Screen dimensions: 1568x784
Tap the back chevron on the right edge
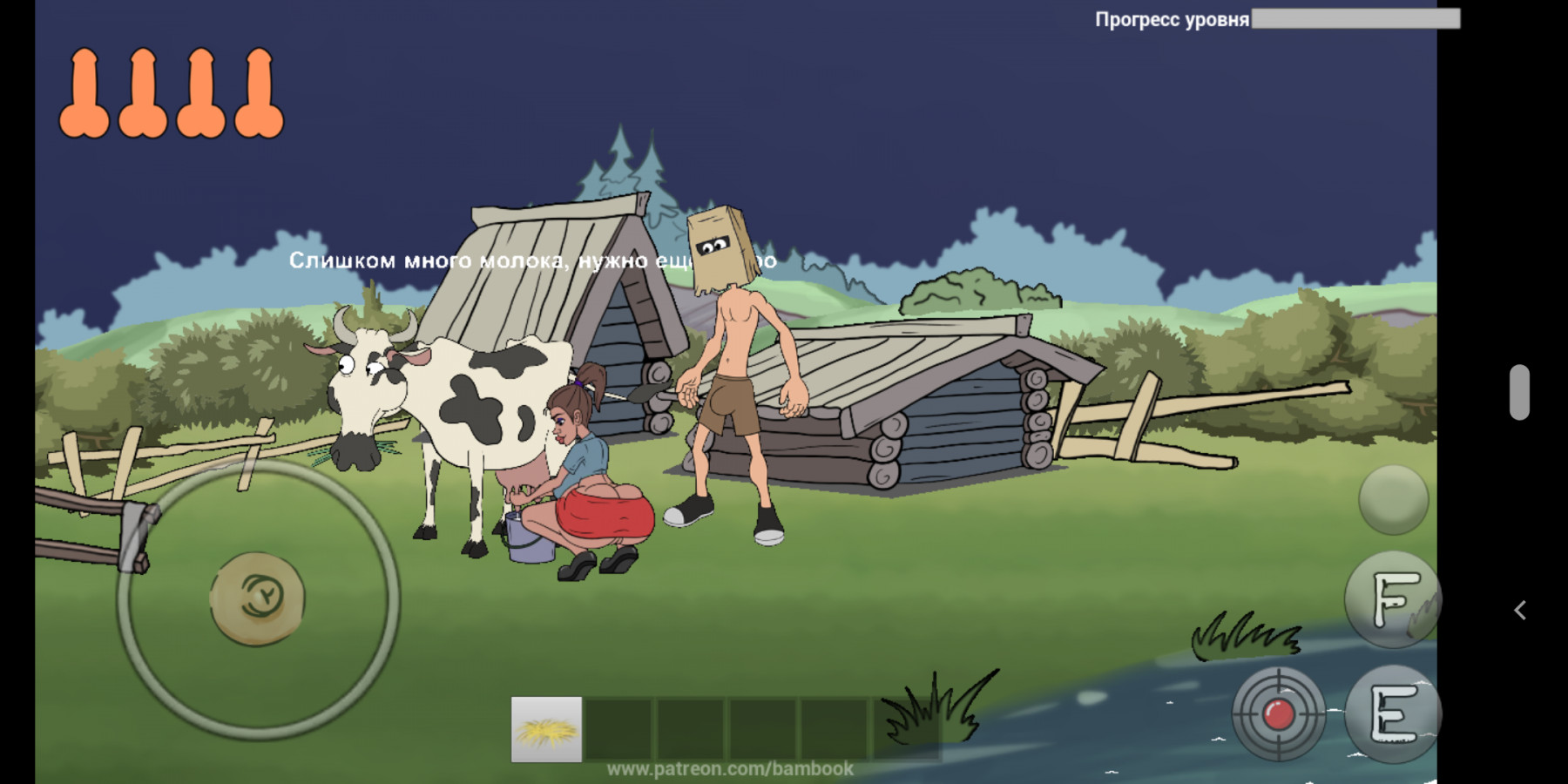[1521, 611]
